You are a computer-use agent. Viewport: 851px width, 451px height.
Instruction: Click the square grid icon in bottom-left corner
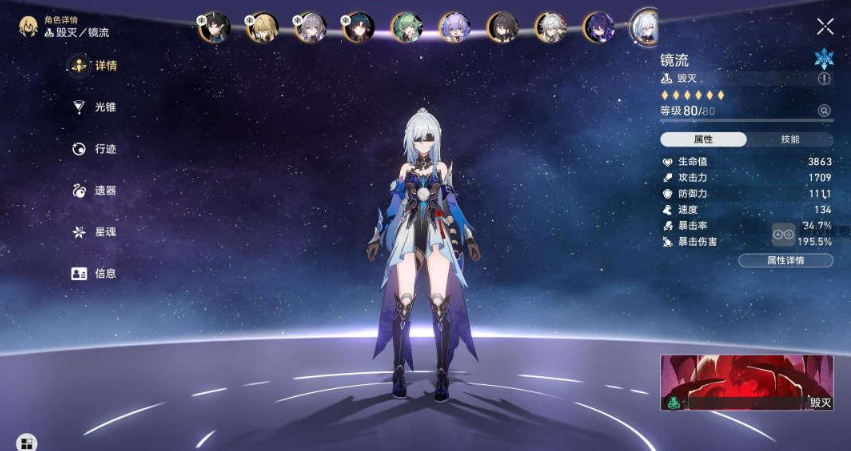click(x=26, y=442)
